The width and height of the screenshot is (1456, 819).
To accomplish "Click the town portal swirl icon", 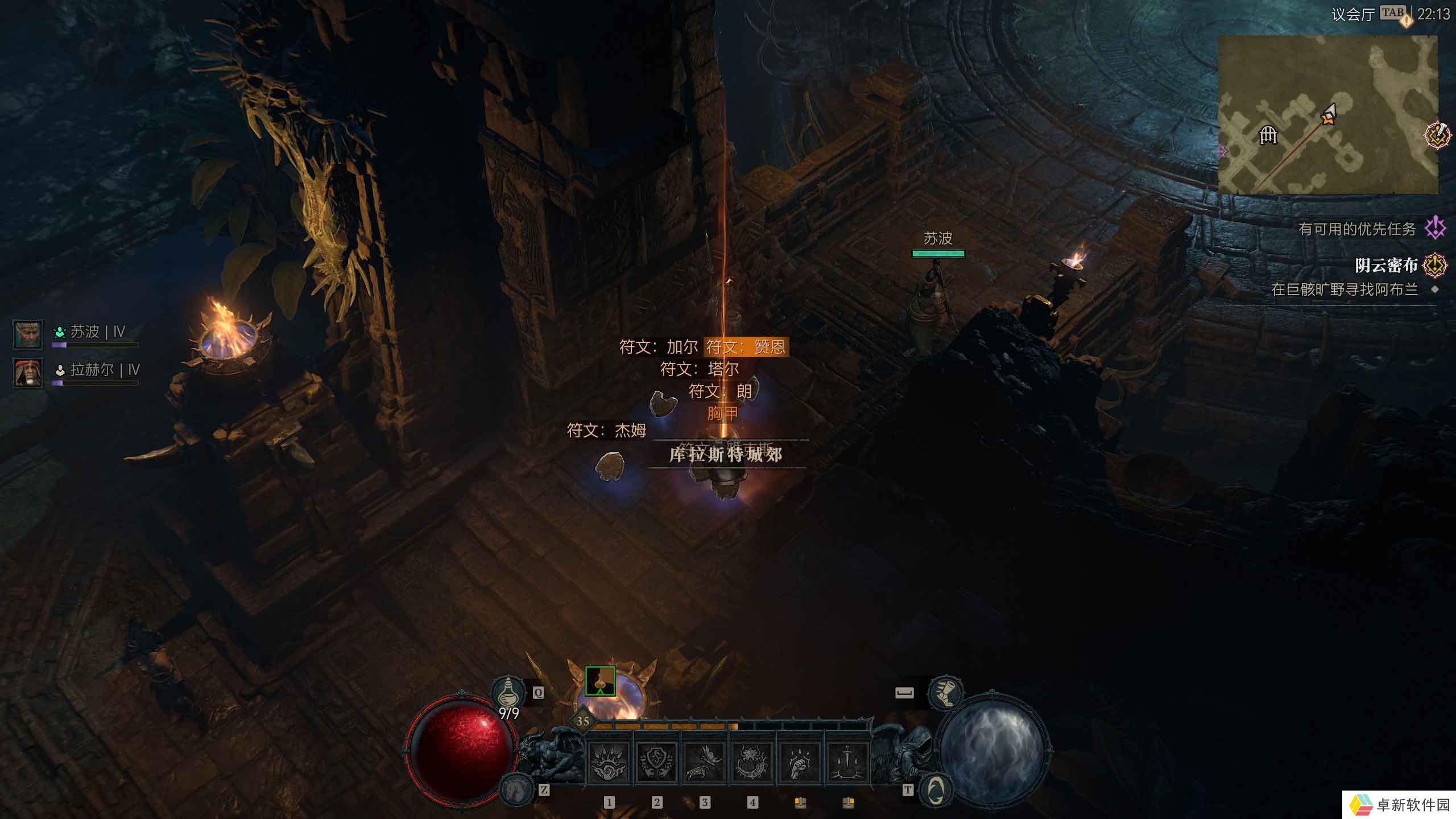I will coord(936,789).
